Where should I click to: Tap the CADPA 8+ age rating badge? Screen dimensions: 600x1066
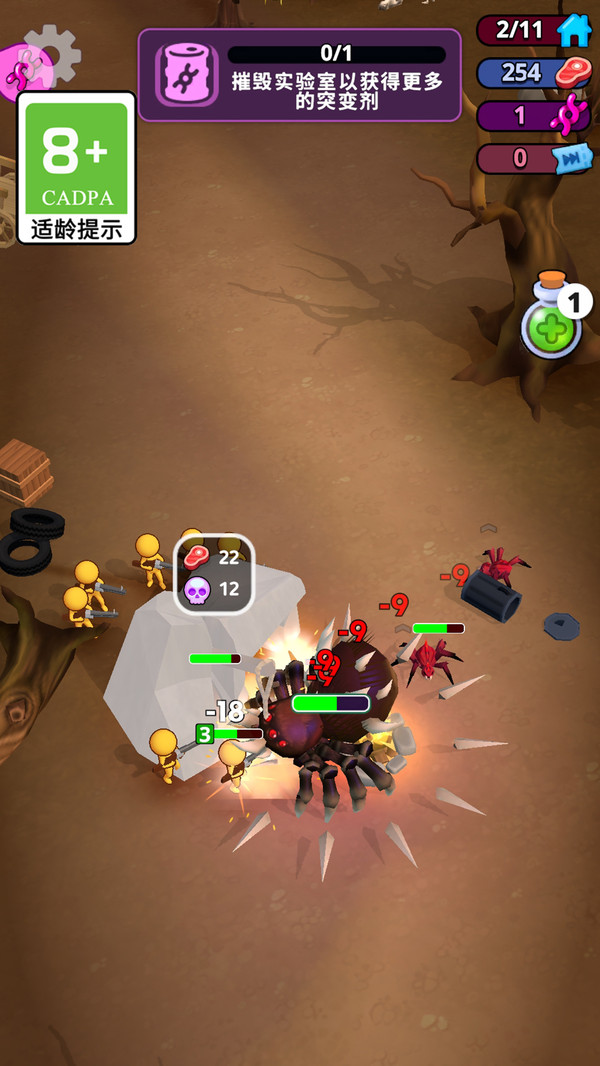[x=76, y=168]
